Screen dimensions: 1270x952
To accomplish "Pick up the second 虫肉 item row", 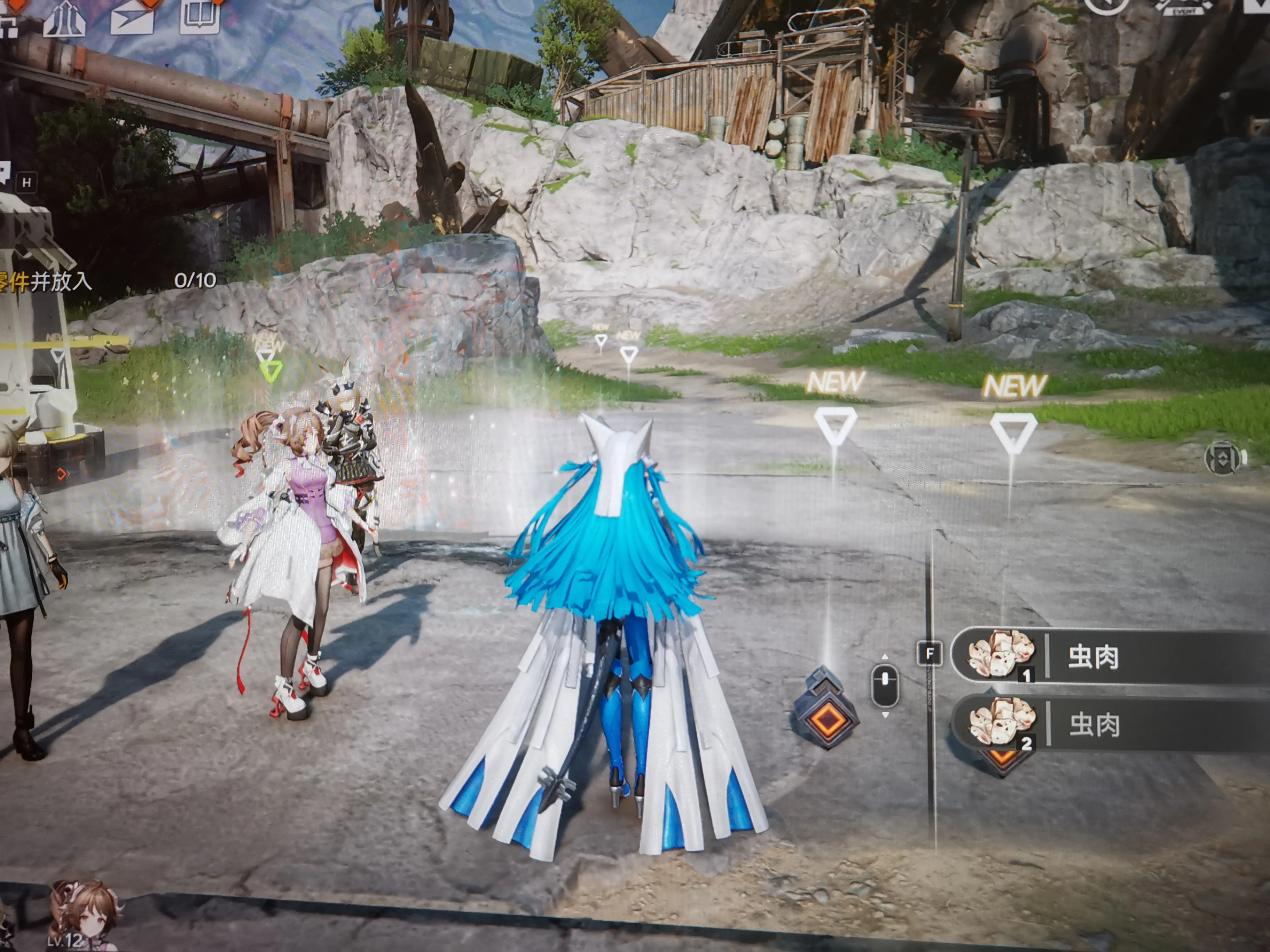I will coord(1108,724).
